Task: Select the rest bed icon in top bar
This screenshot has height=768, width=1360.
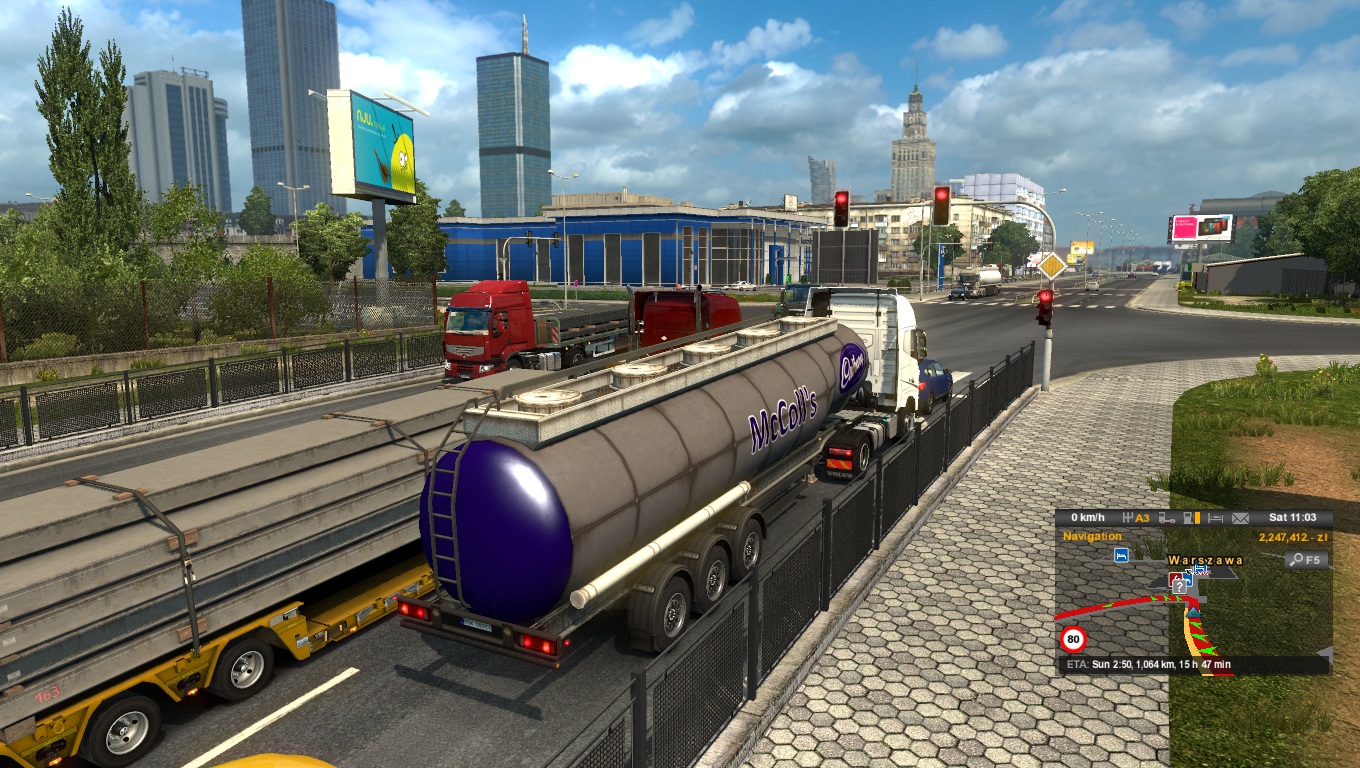Action: (x=1215, y=518)
